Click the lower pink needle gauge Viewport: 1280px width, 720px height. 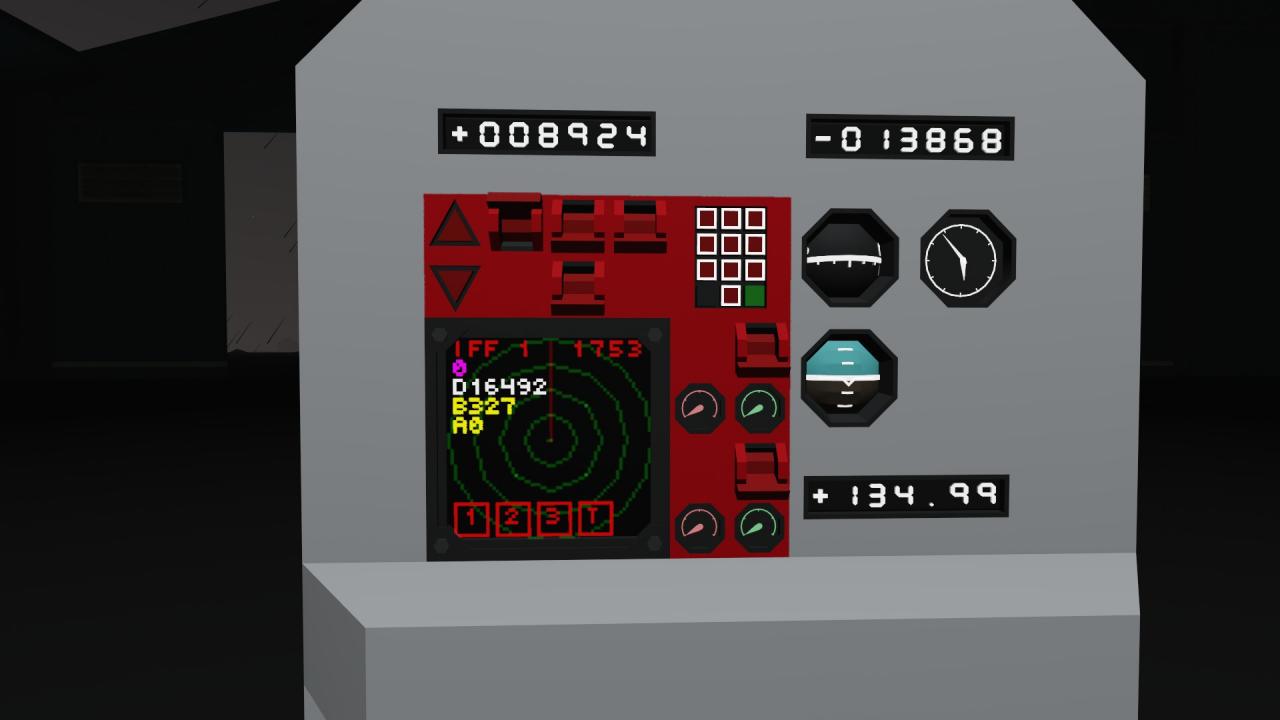700,527
